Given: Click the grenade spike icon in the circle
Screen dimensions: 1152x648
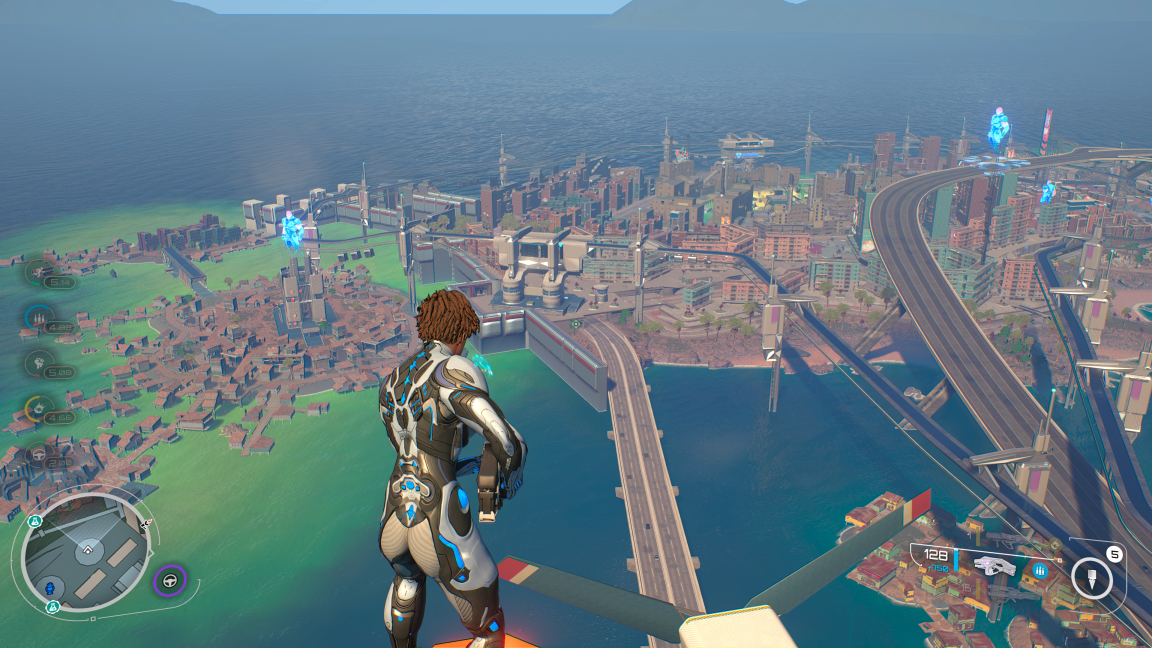Looking at the screenshot, I should pos(1091,578).
